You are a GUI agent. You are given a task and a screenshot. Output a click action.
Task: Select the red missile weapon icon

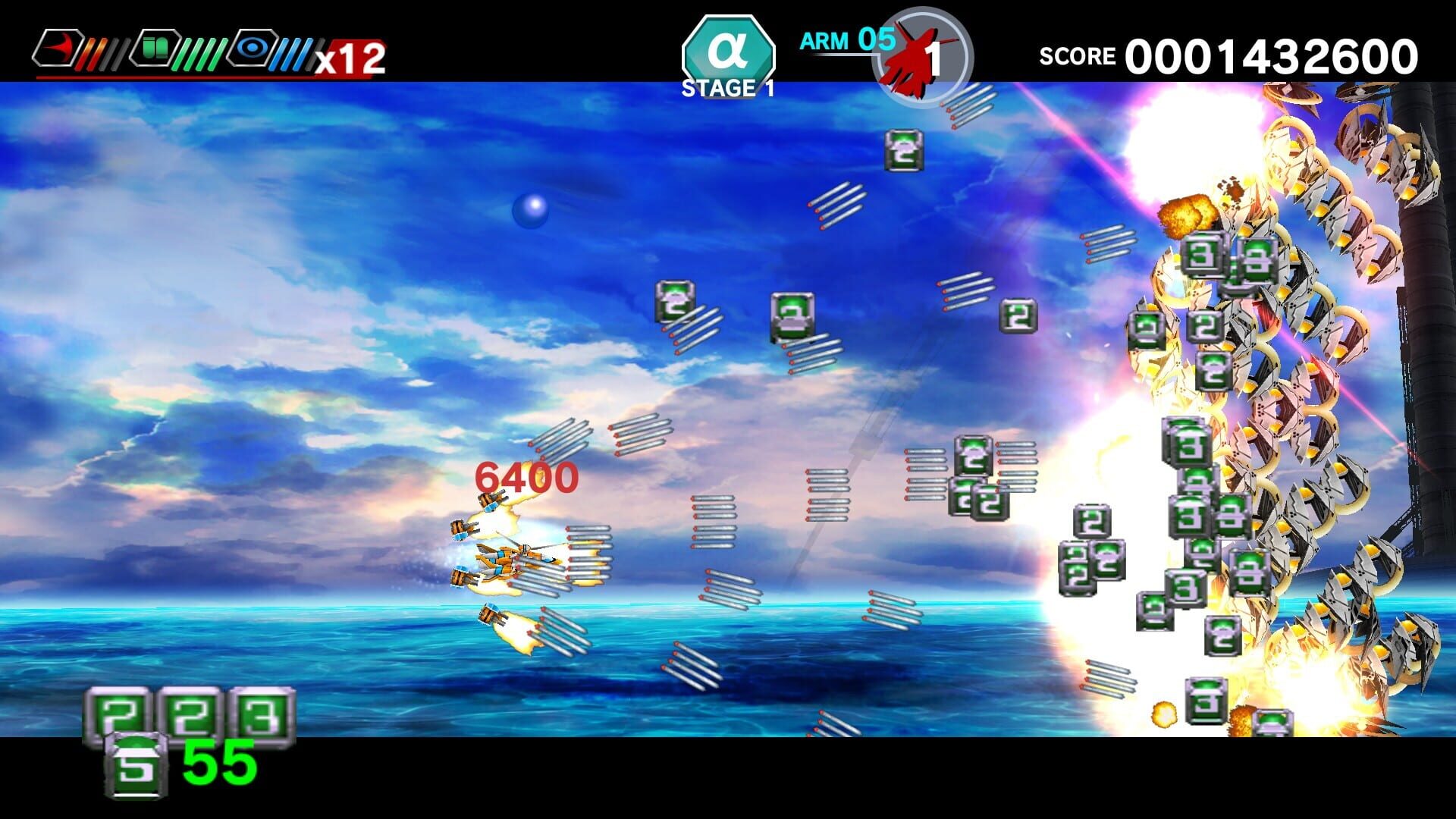[57, 49]
